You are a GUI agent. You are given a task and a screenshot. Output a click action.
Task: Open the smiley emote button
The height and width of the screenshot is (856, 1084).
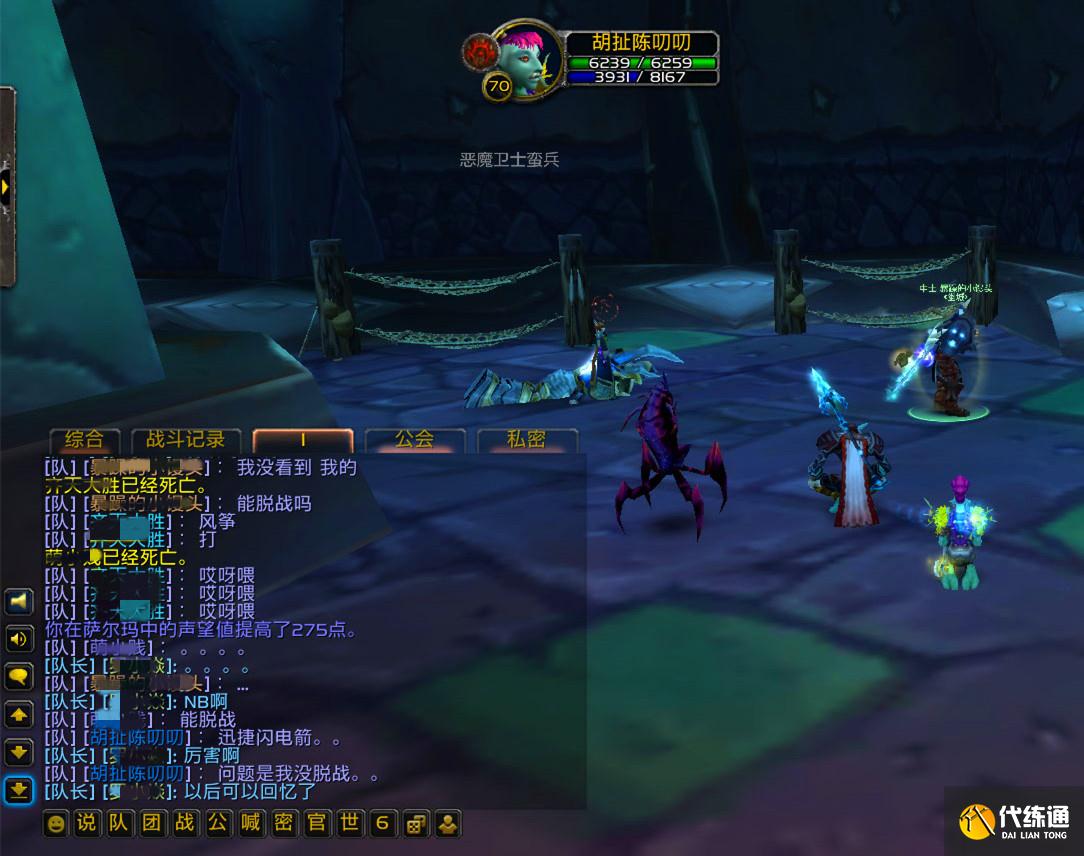(x=57, y=824)
